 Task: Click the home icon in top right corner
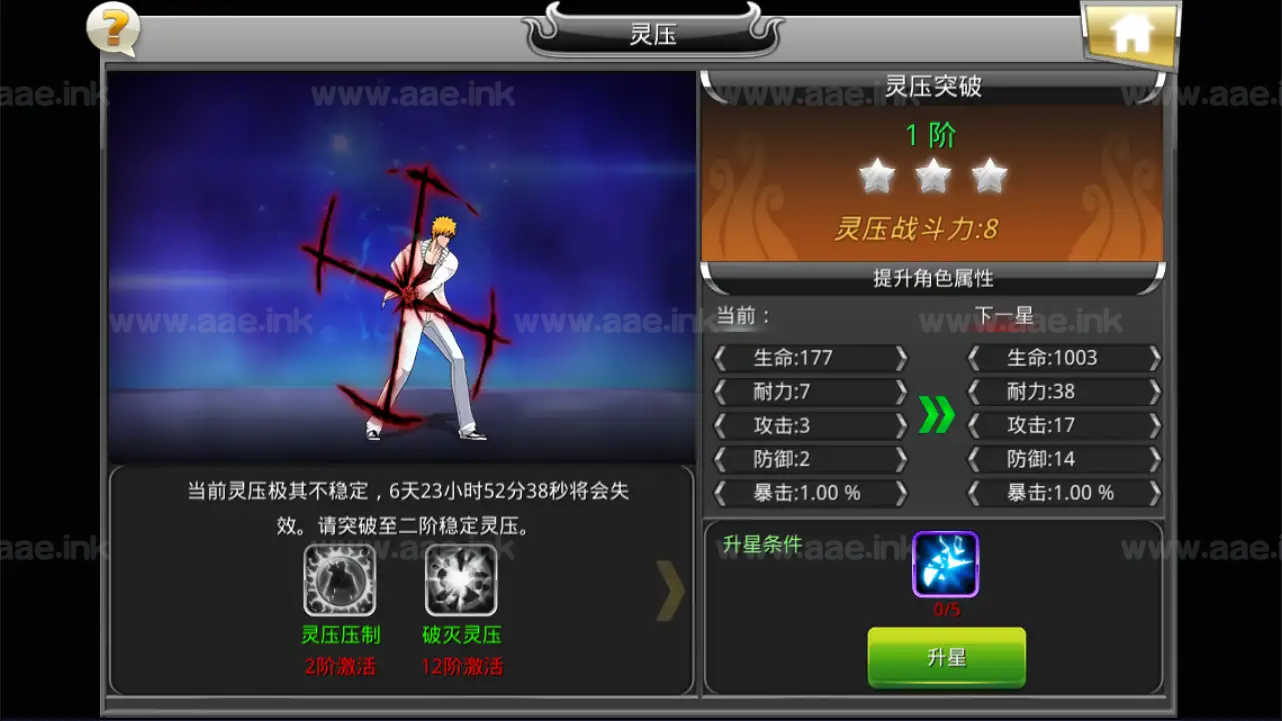[x=1130, y=33]
